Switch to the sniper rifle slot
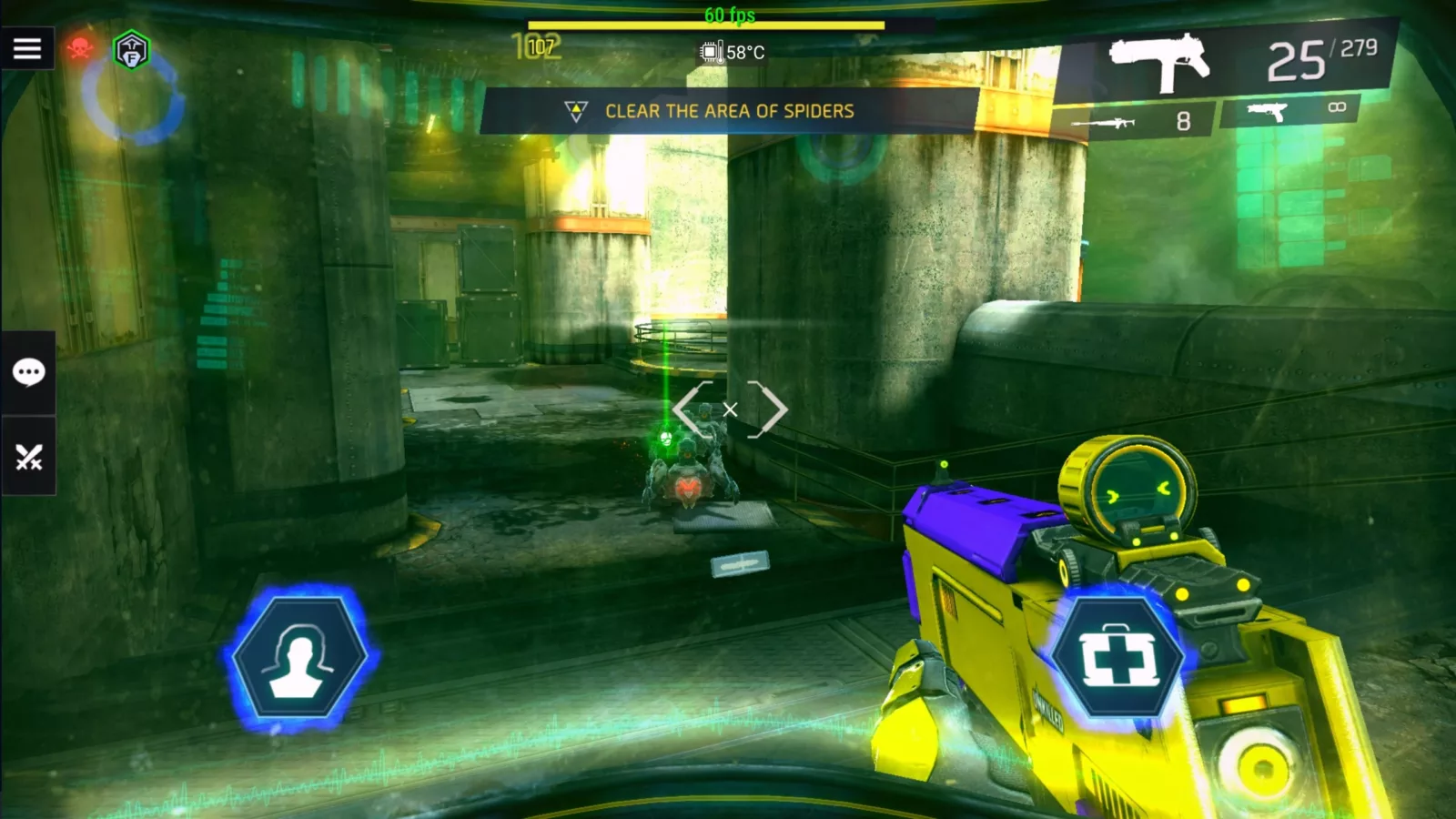The image size is (1456, 819). point(1132,121)
